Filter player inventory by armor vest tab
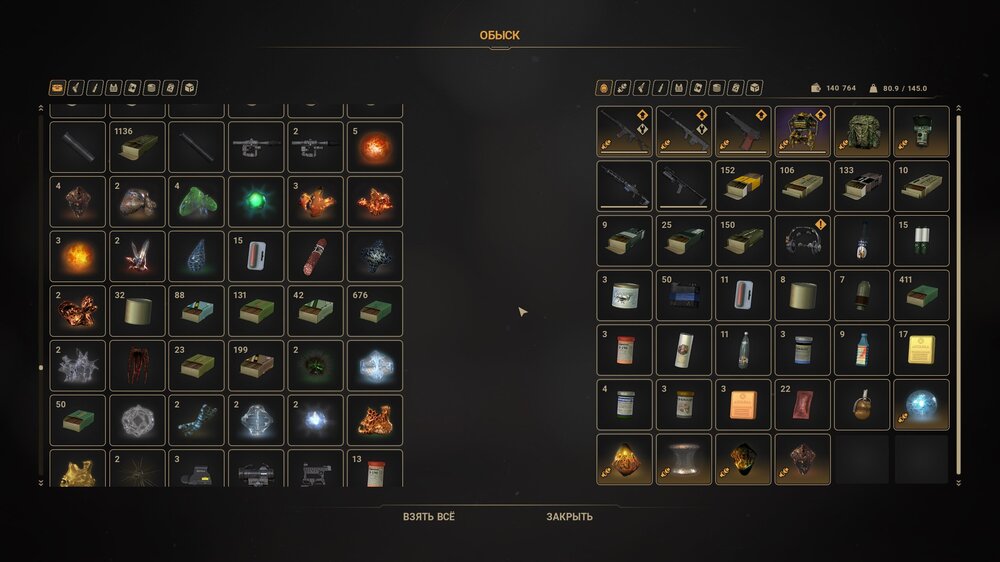The height and width of the screenshot is (562, 1000). pyautogui.click(x=679, y=88)
